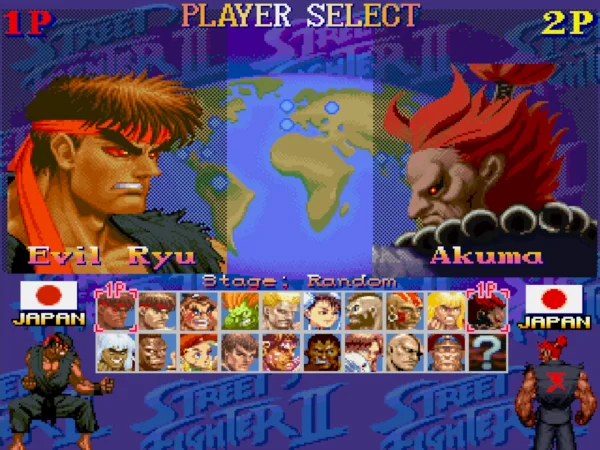The width and height of the screenshot is (600, 450).
Task: Select blond Ken portrait
Action: click(446, 310)
